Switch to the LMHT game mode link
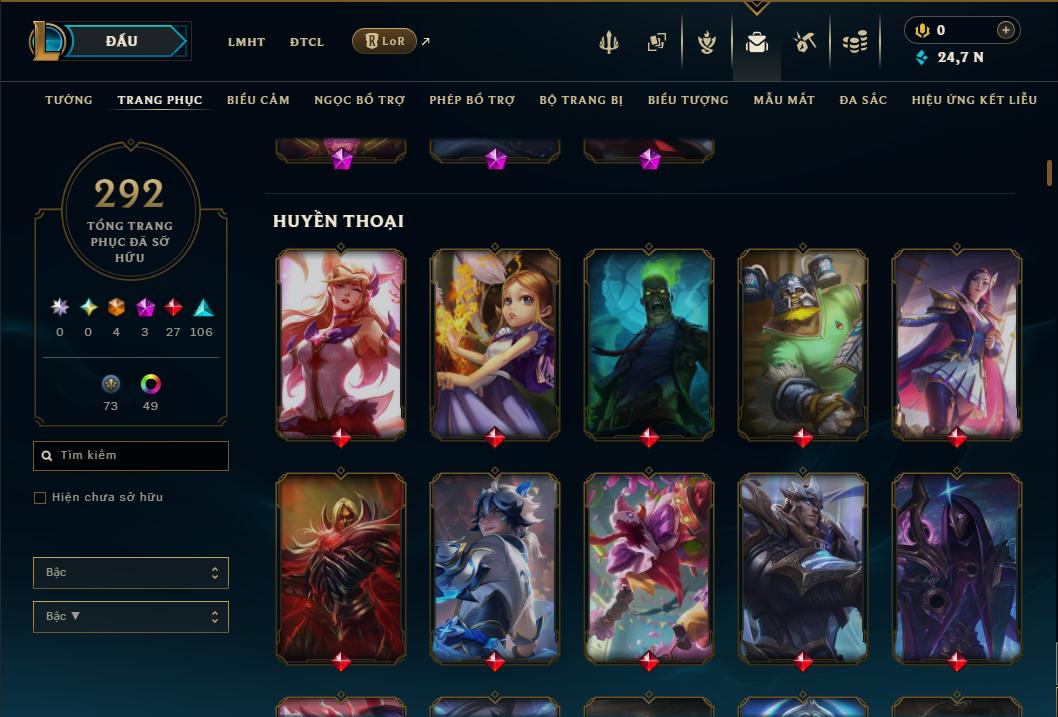 (246, 42)
